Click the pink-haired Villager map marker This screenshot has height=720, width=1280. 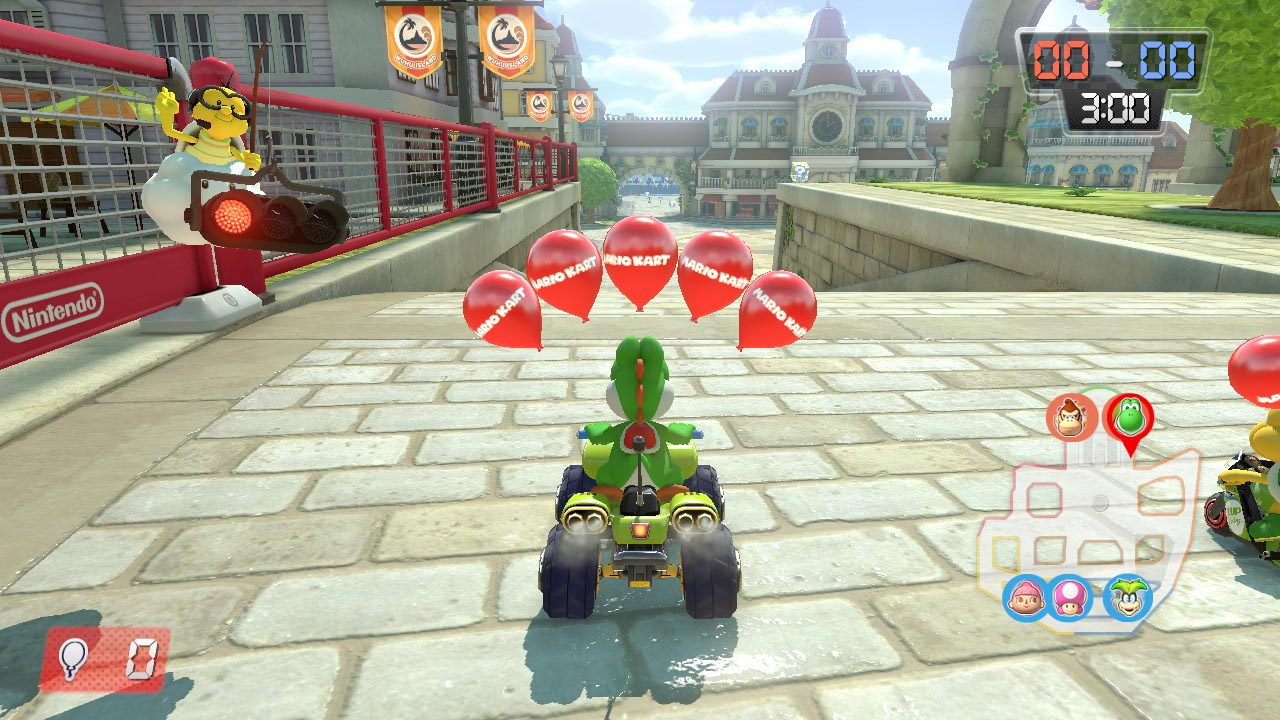point(1027,597)
